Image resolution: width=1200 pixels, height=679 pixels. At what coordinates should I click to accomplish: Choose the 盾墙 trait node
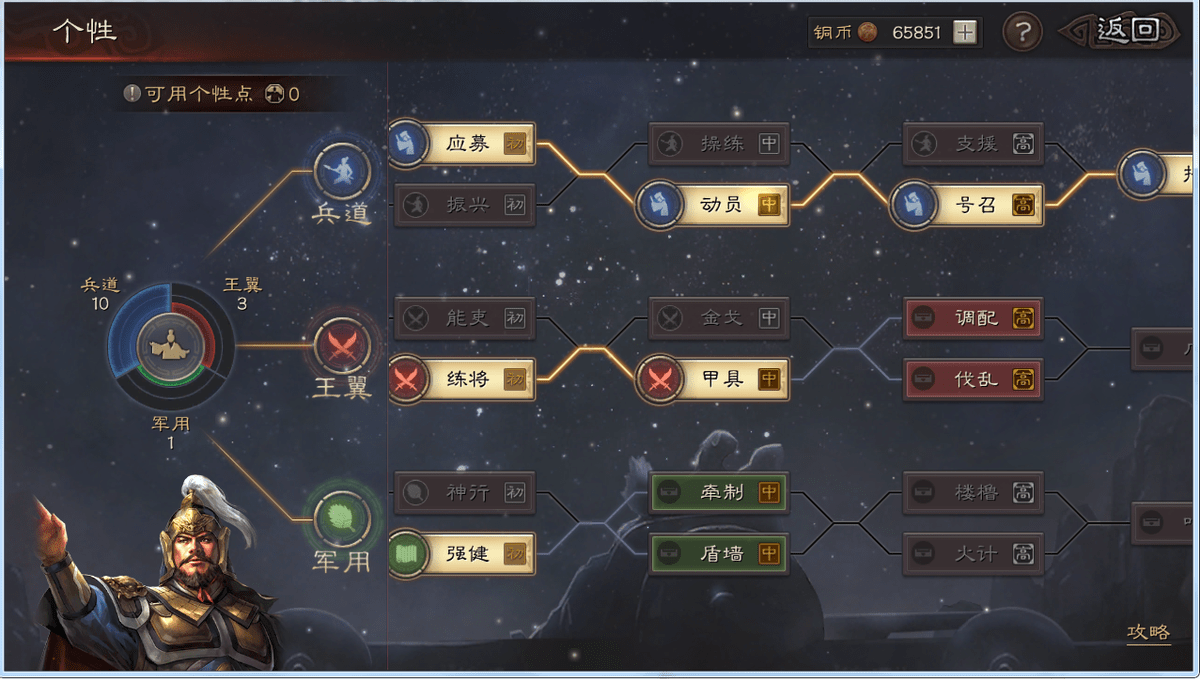pos(720,553)
